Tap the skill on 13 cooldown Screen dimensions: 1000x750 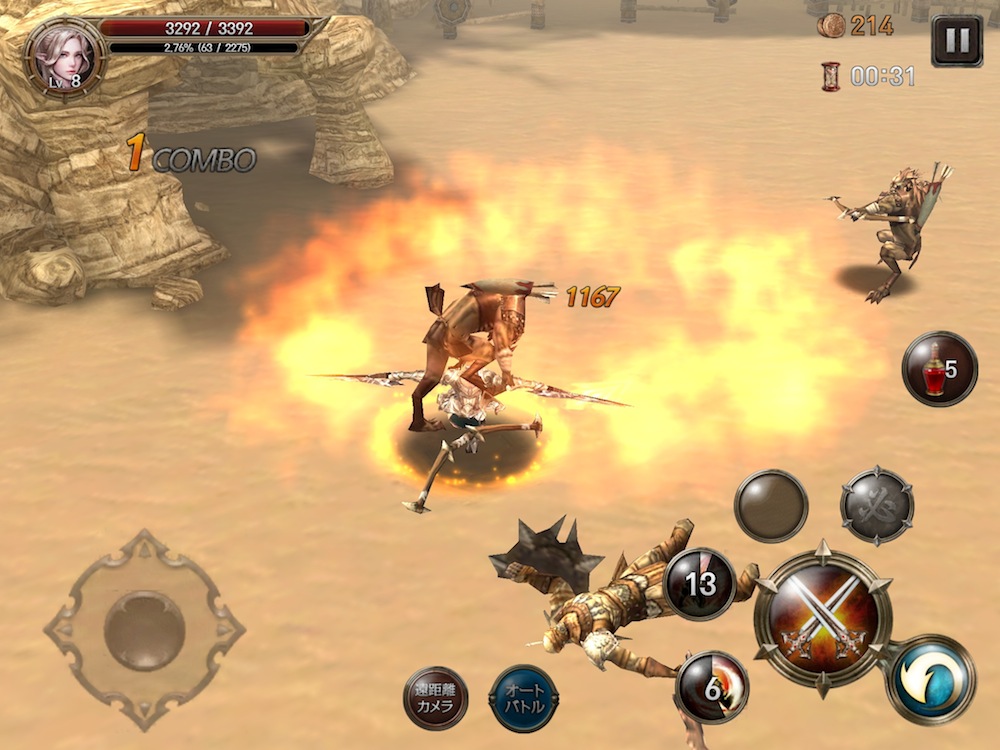pyautogui.click(x=700, y=584)
